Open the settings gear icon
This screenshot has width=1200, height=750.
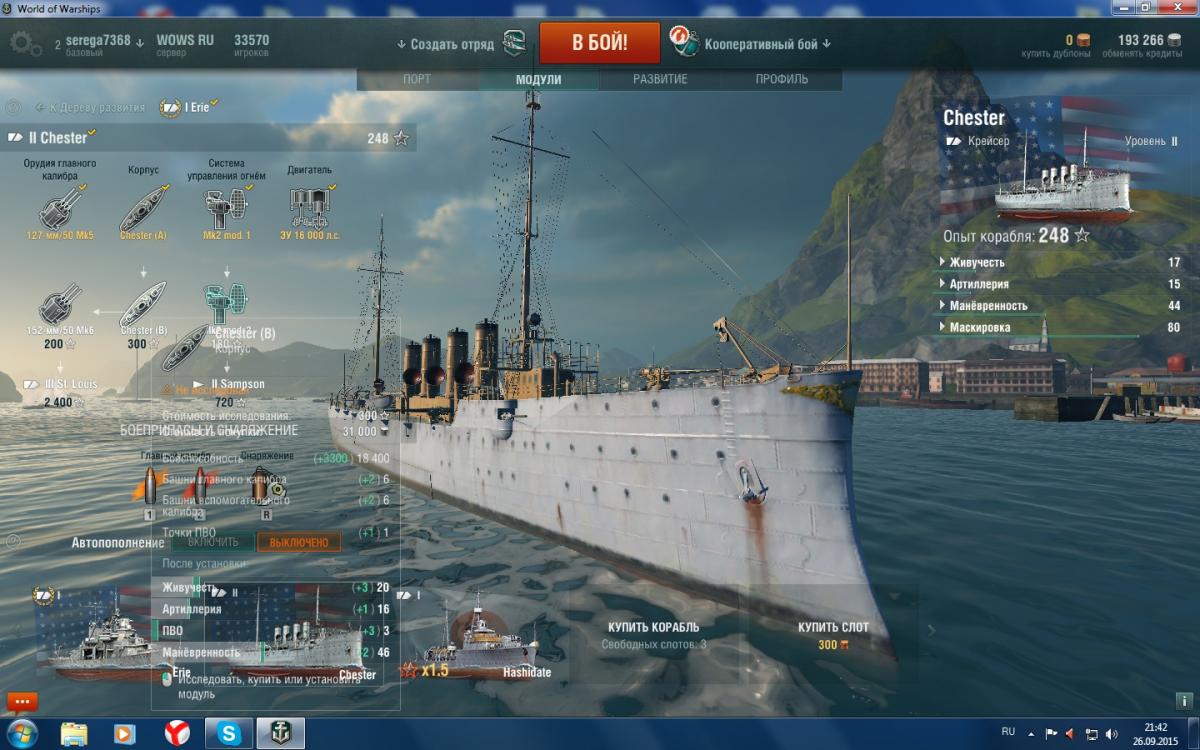point(25,43)
